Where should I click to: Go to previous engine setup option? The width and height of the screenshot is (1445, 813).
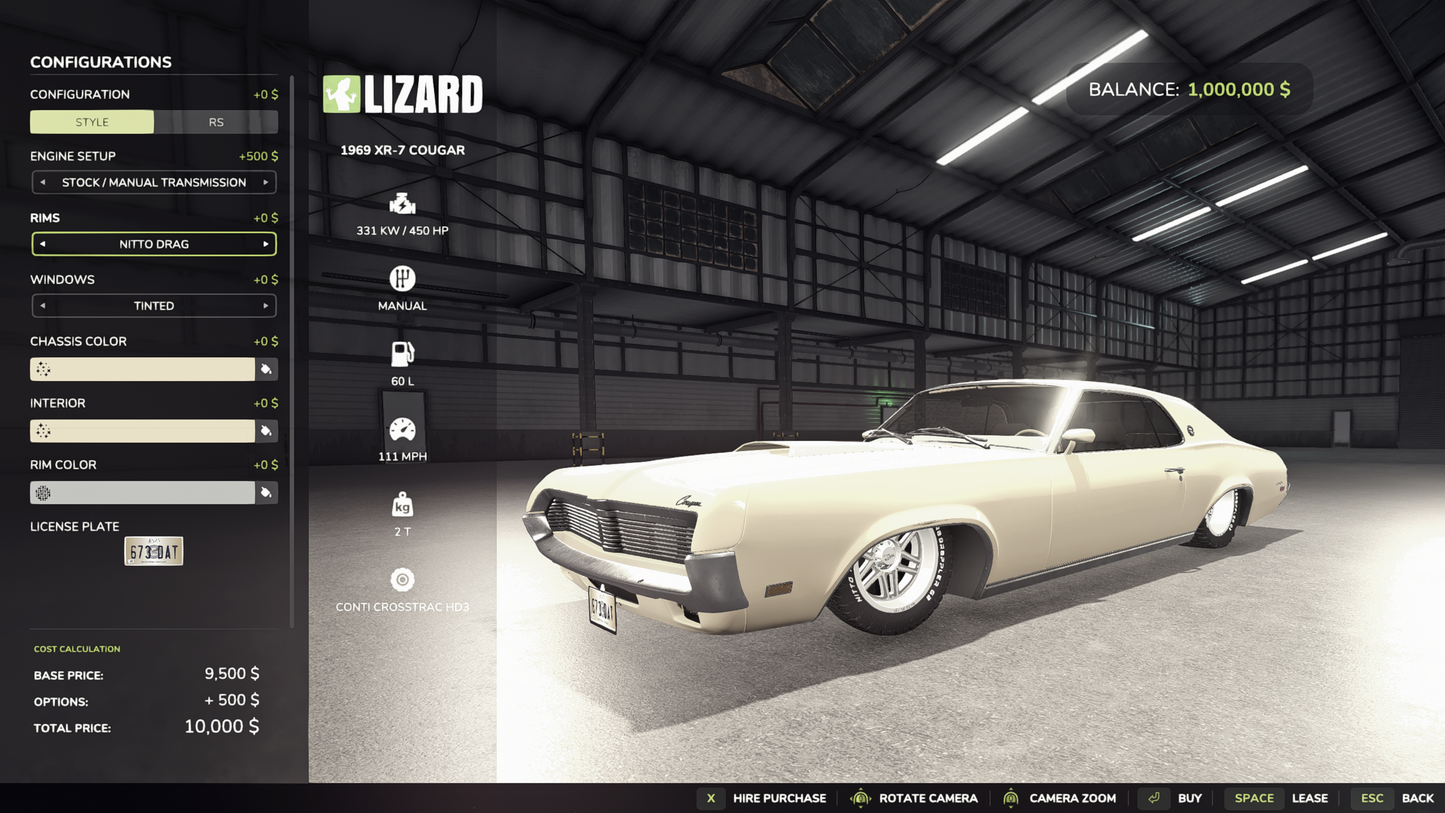(x=42, y=183)
